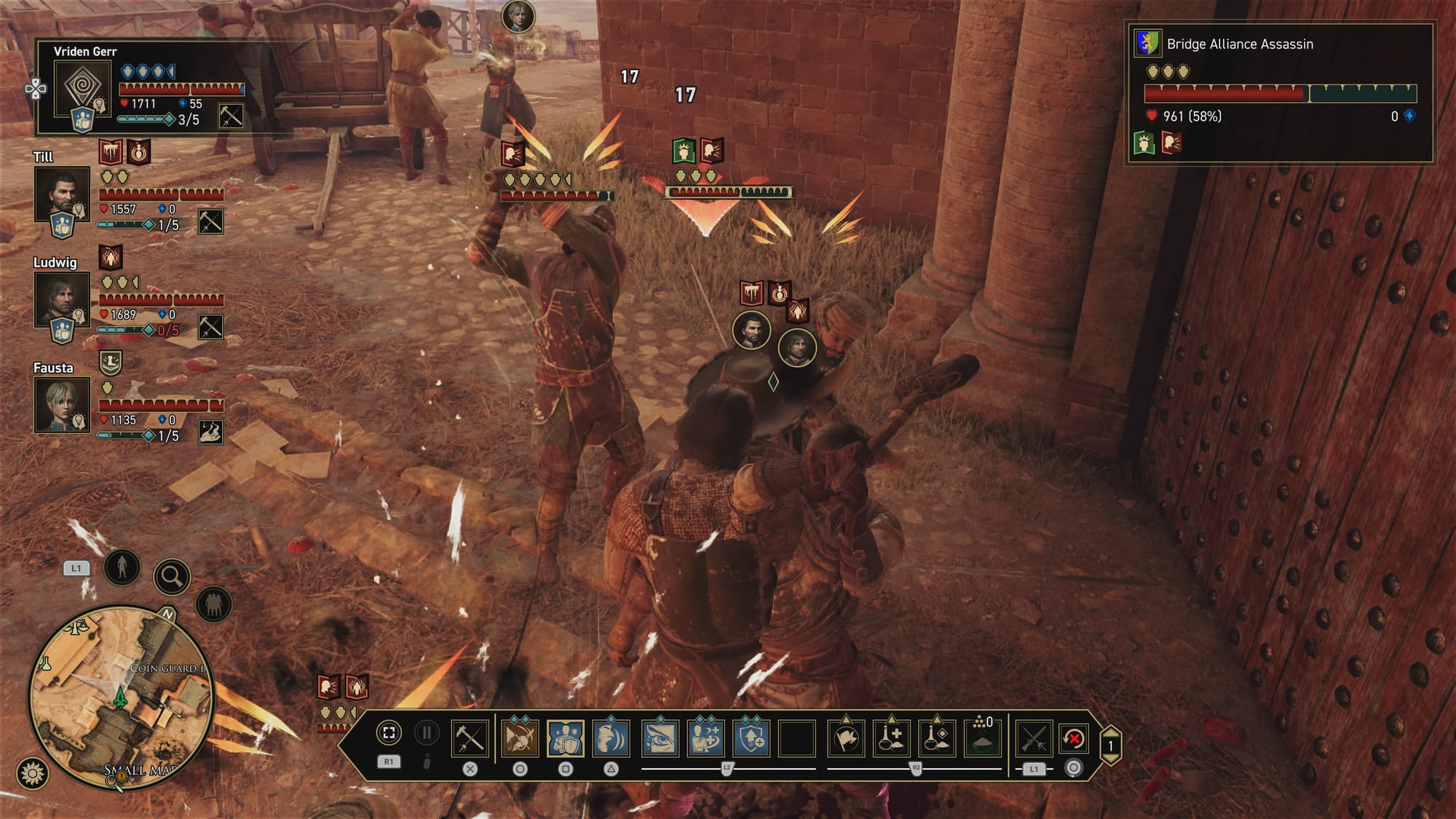Use the shield with up-arrow buff
1456x819 pixels.
coord(751,738)
